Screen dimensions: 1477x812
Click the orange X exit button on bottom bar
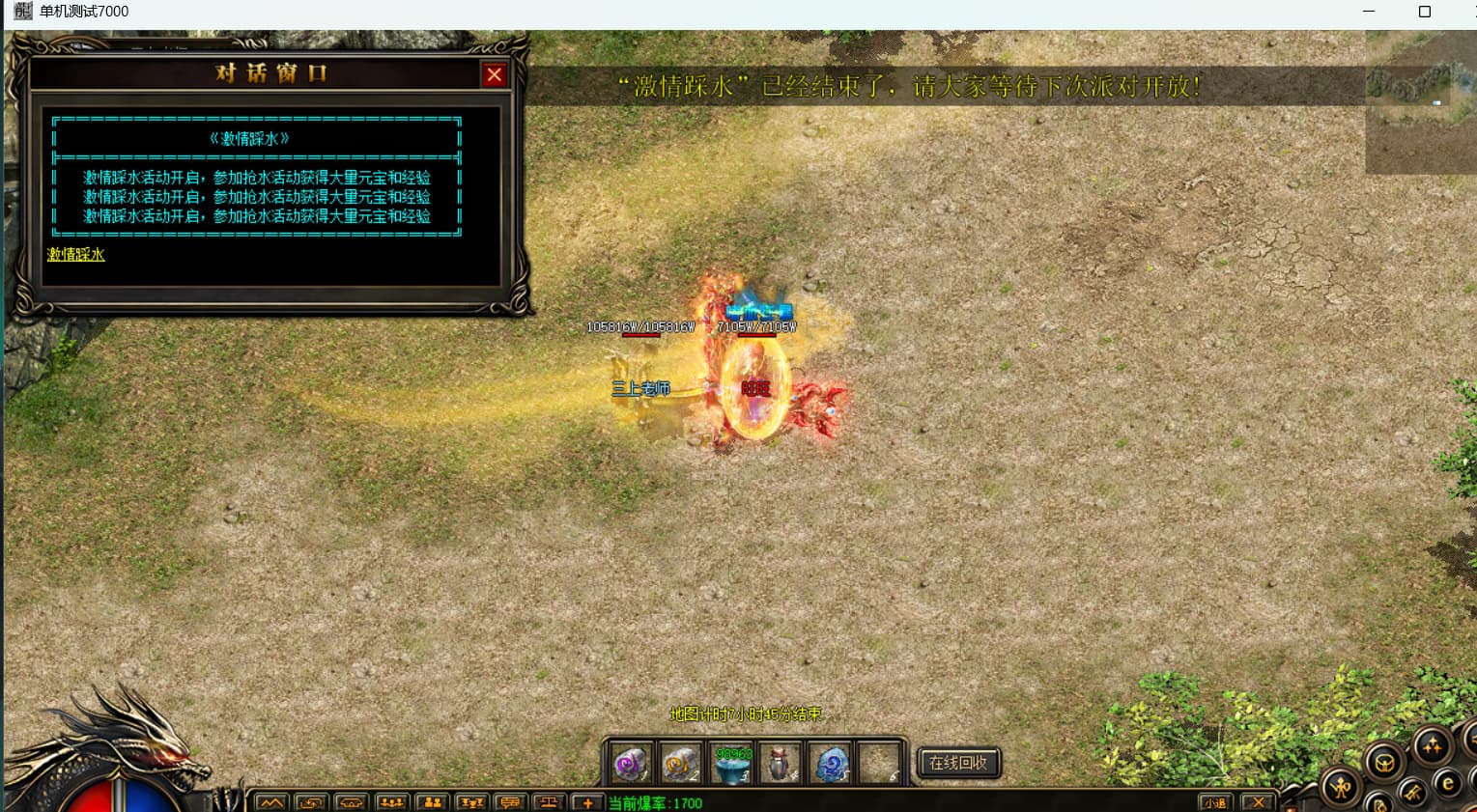pyautogui.click(x=1258, y=802)
